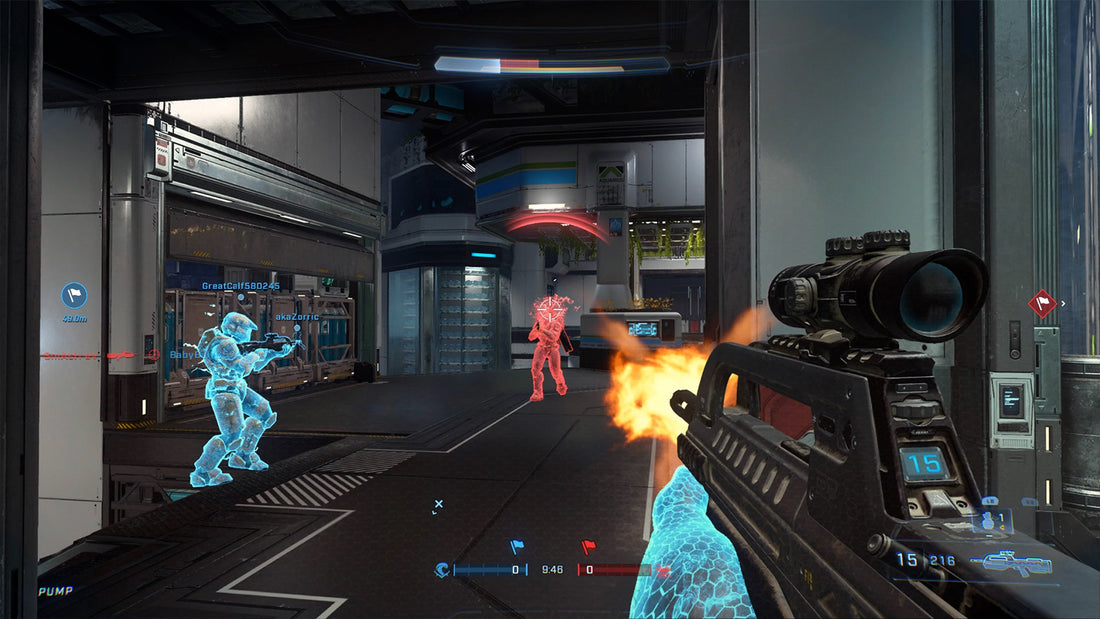Viewport: 1100px width, 619px height.
Task: Select the red diamond enemy flag marker
Action: point(1042,303)
